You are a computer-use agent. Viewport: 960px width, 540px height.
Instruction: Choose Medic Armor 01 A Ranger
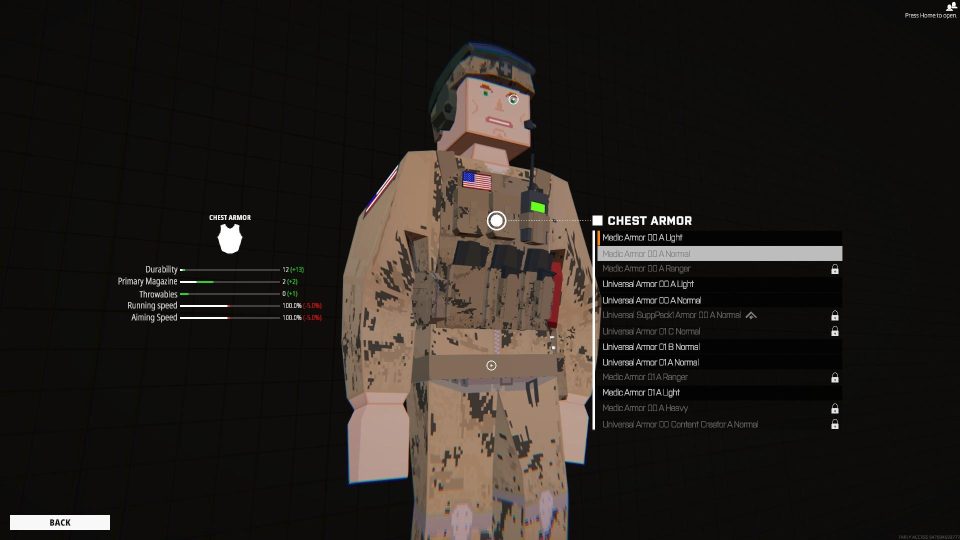[x=720, y=378]
